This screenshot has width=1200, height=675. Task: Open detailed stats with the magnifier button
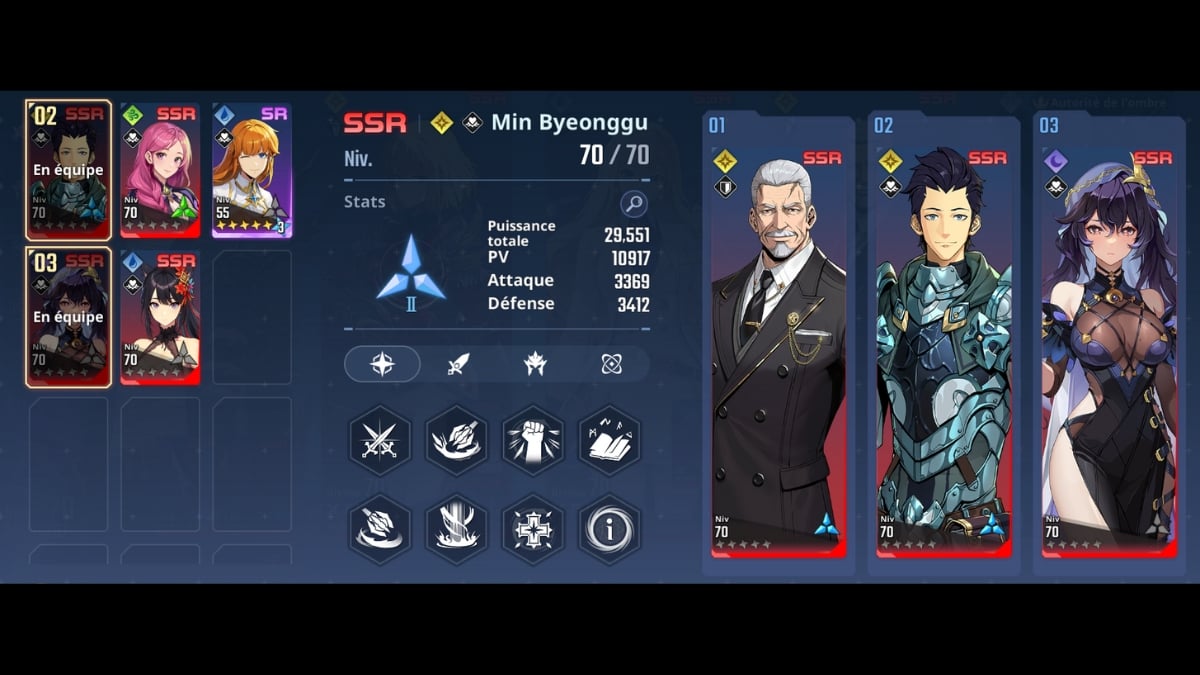pos(633,204)
